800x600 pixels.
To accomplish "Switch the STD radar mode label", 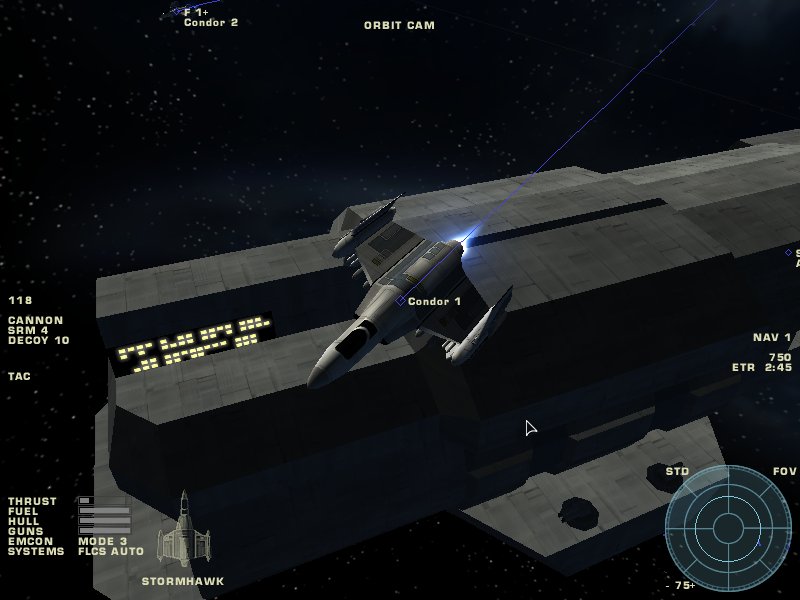I will pos(677,471).
